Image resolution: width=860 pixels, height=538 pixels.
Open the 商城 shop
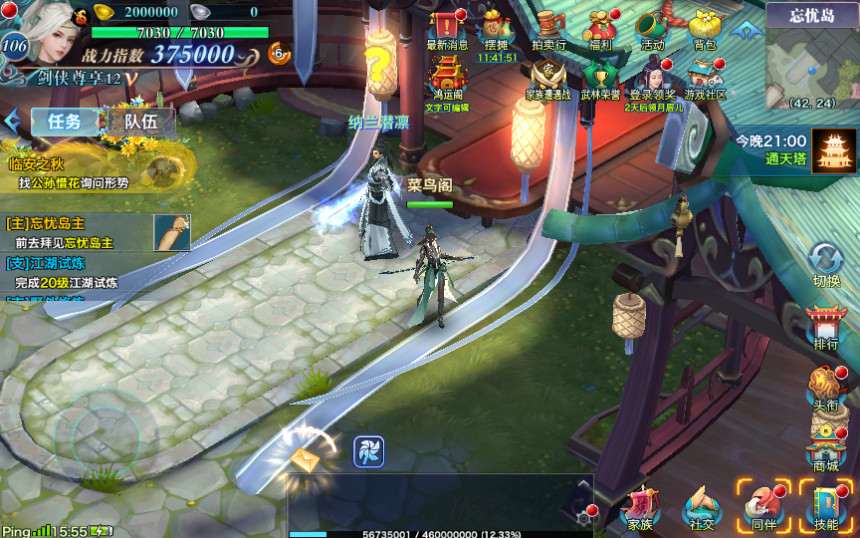[x=826, y=448]
